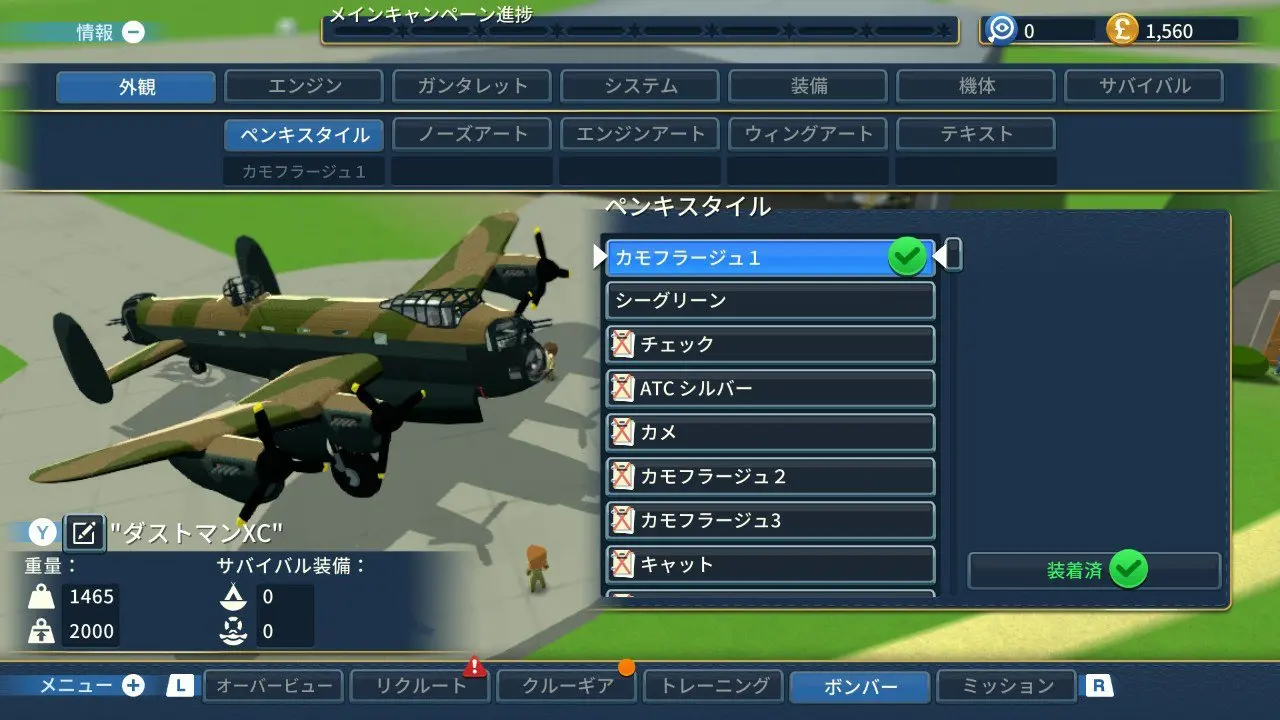Click the gold pound sterling funds icon
This screenshot has height=720, width=1280.
pyautogui.click(x=1120, y=30)
